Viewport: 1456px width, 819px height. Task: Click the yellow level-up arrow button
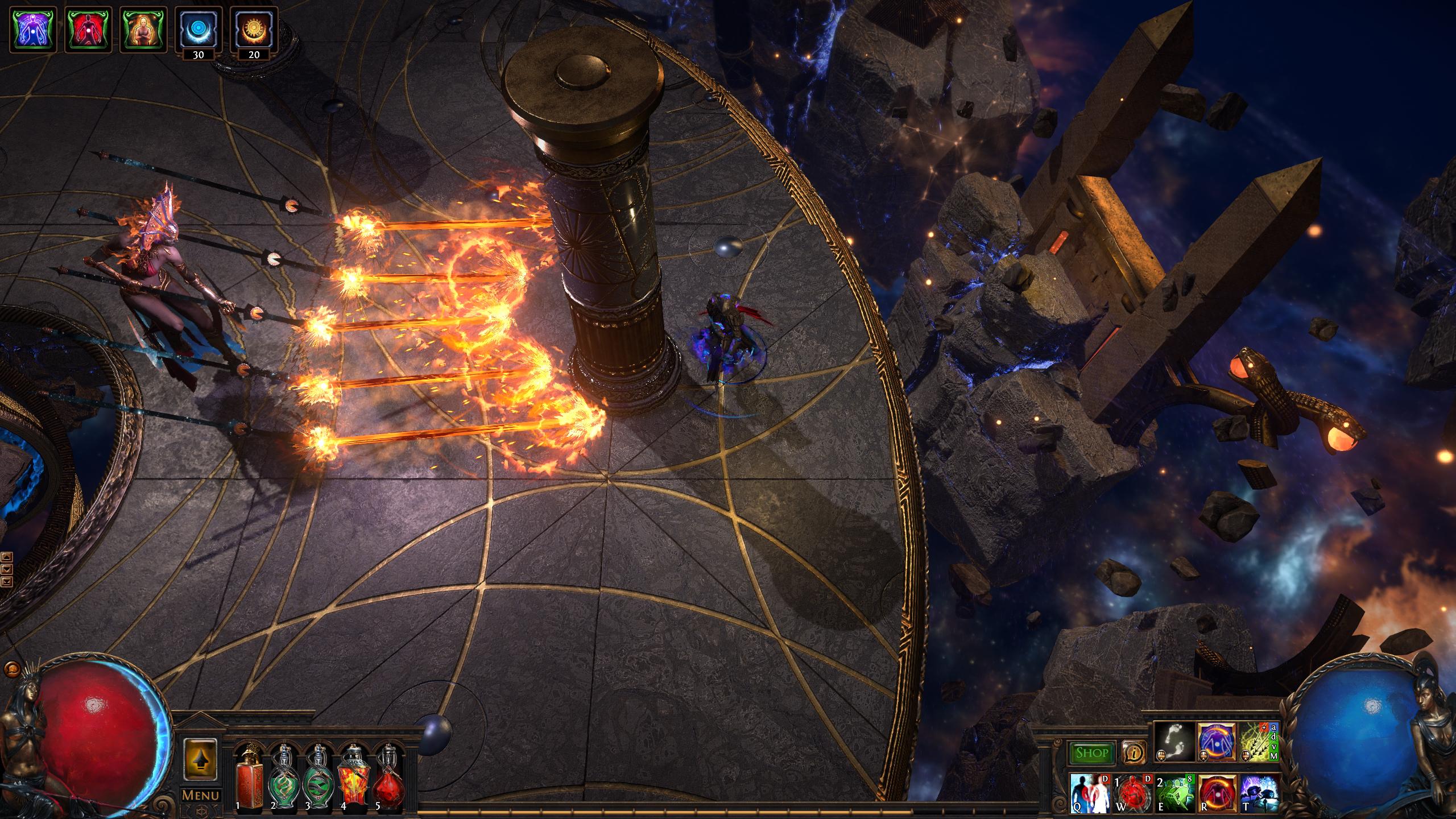pyautogui.click(x=200, y=759)
